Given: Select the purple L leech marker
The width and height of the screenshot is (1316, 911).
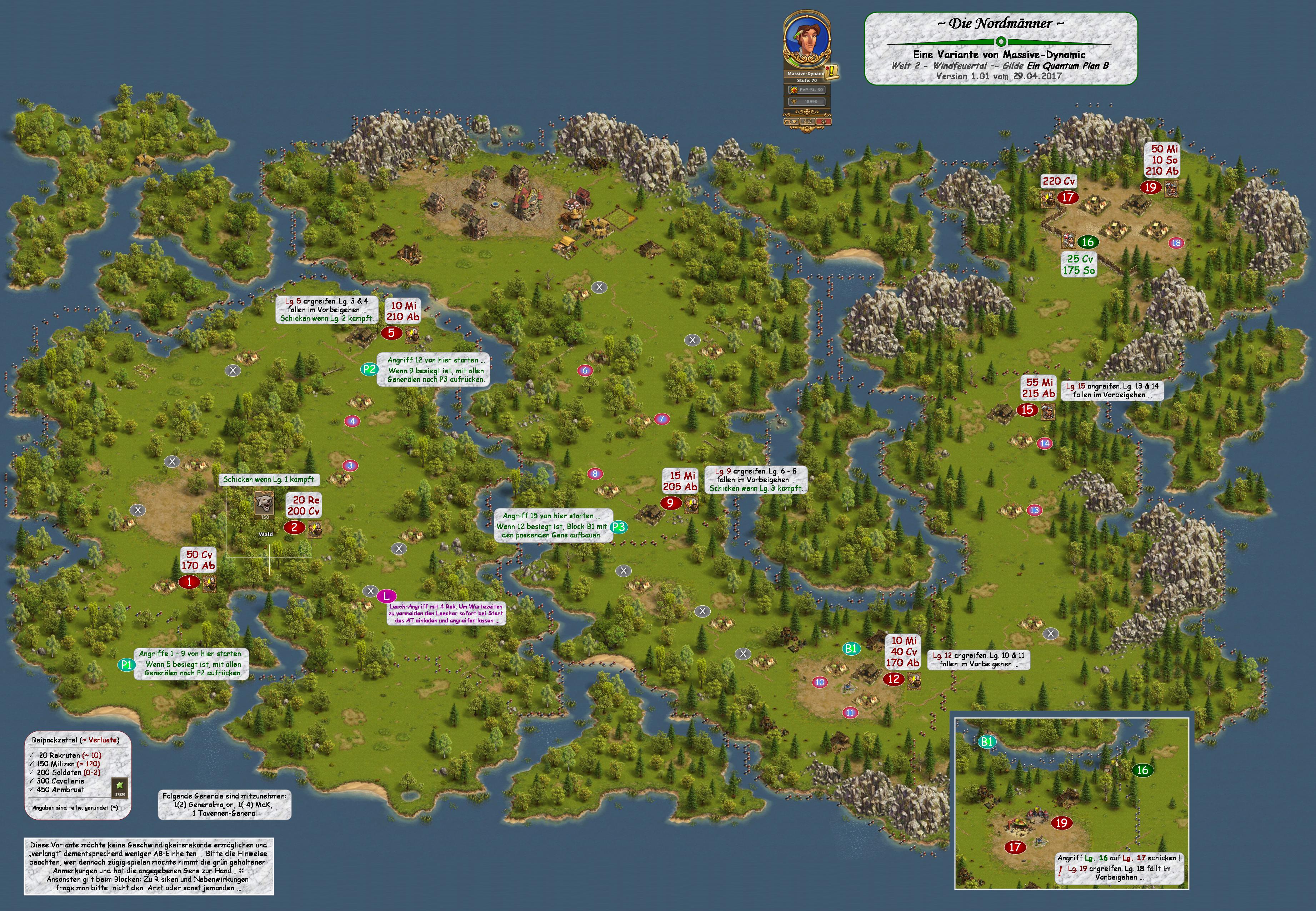Looking at the screenshot, I should (x=386, y=596).
